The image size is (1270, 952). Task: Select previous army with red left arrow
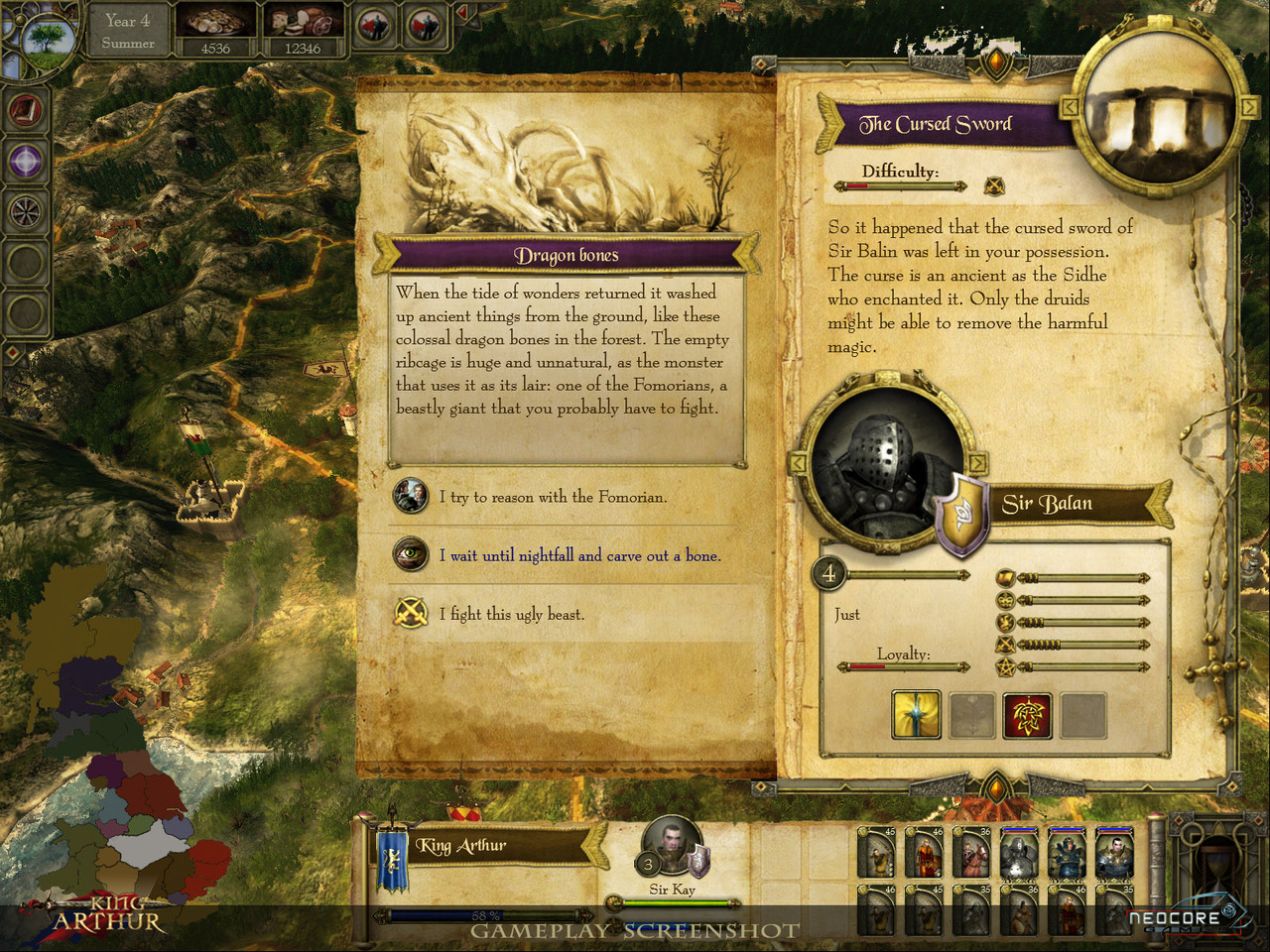374,27
